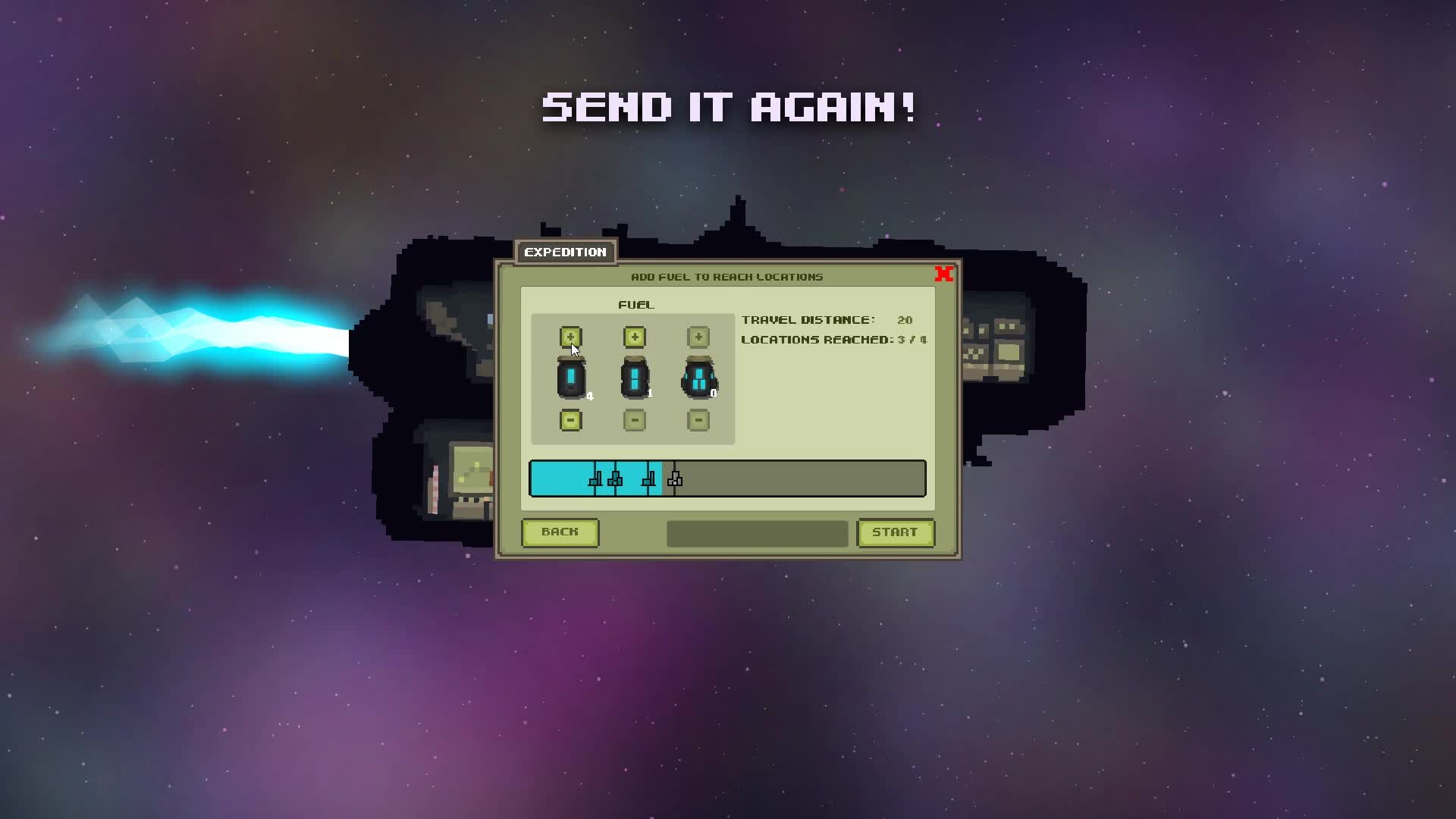Click the first location marker on the fuel bar
This screenshot has height=819, width=1456.
tap(595, 478)
